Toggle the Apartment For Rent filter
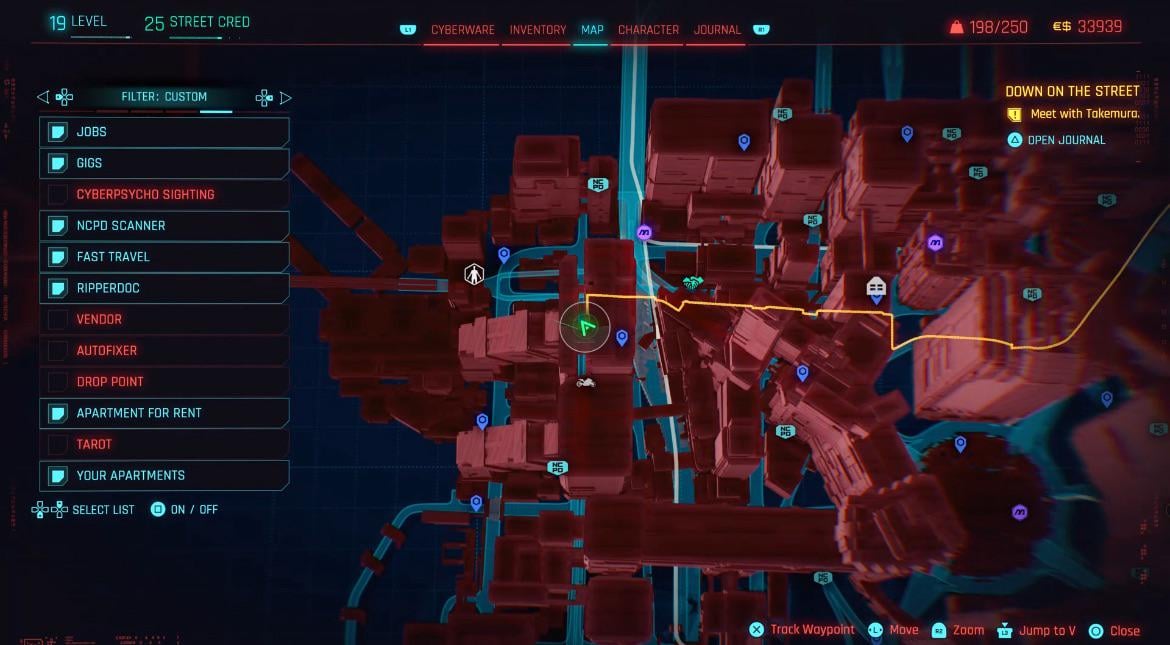Screen dimensions: 1170x645 (165, 413)
